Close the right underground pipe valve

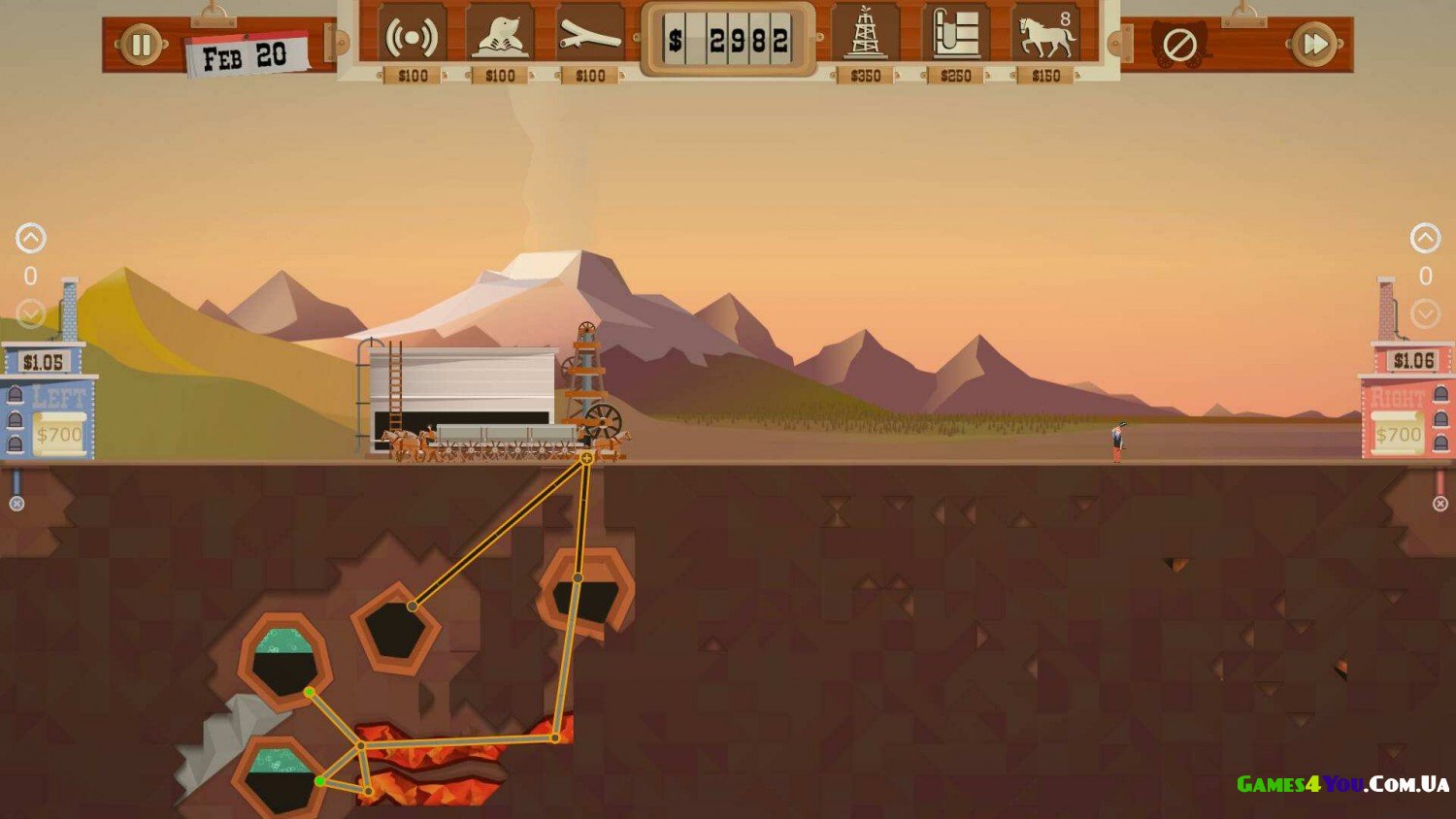(x=1439, y=504)
